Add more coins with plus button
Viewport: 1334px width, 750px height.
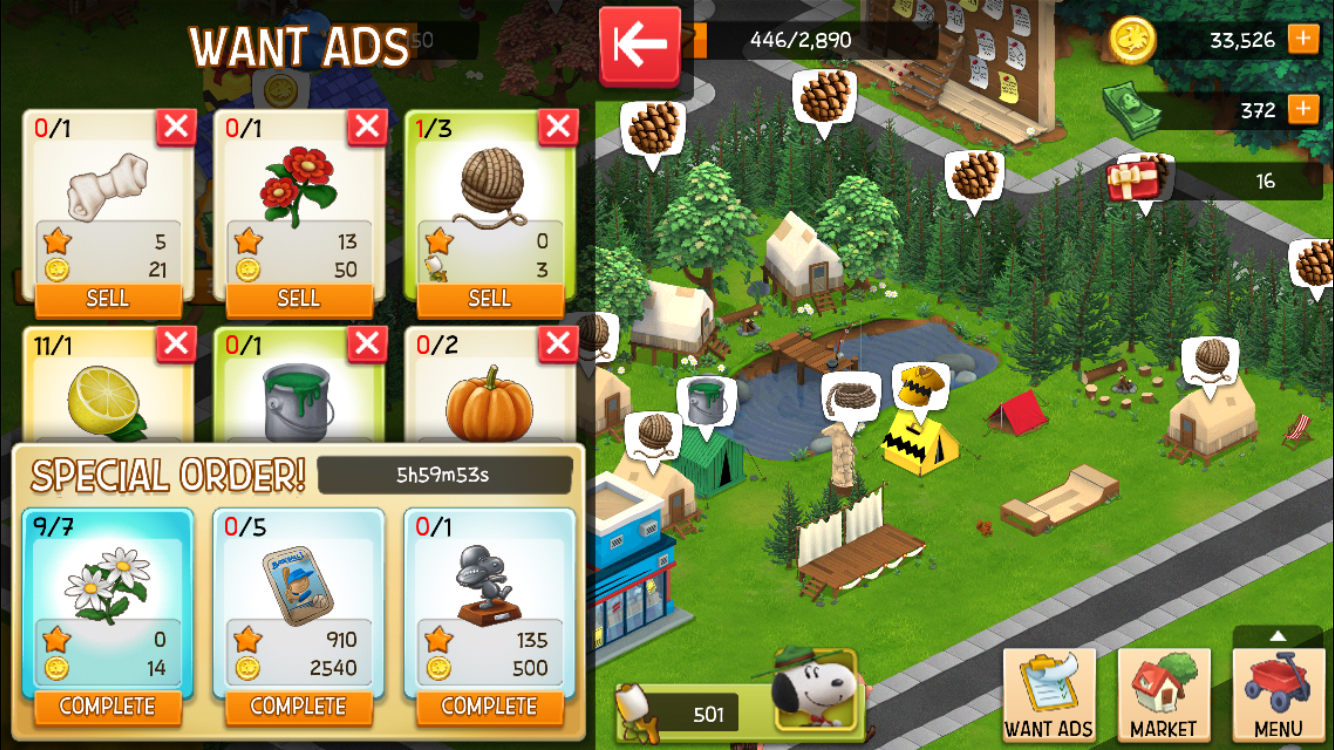tap(1303, 39)
